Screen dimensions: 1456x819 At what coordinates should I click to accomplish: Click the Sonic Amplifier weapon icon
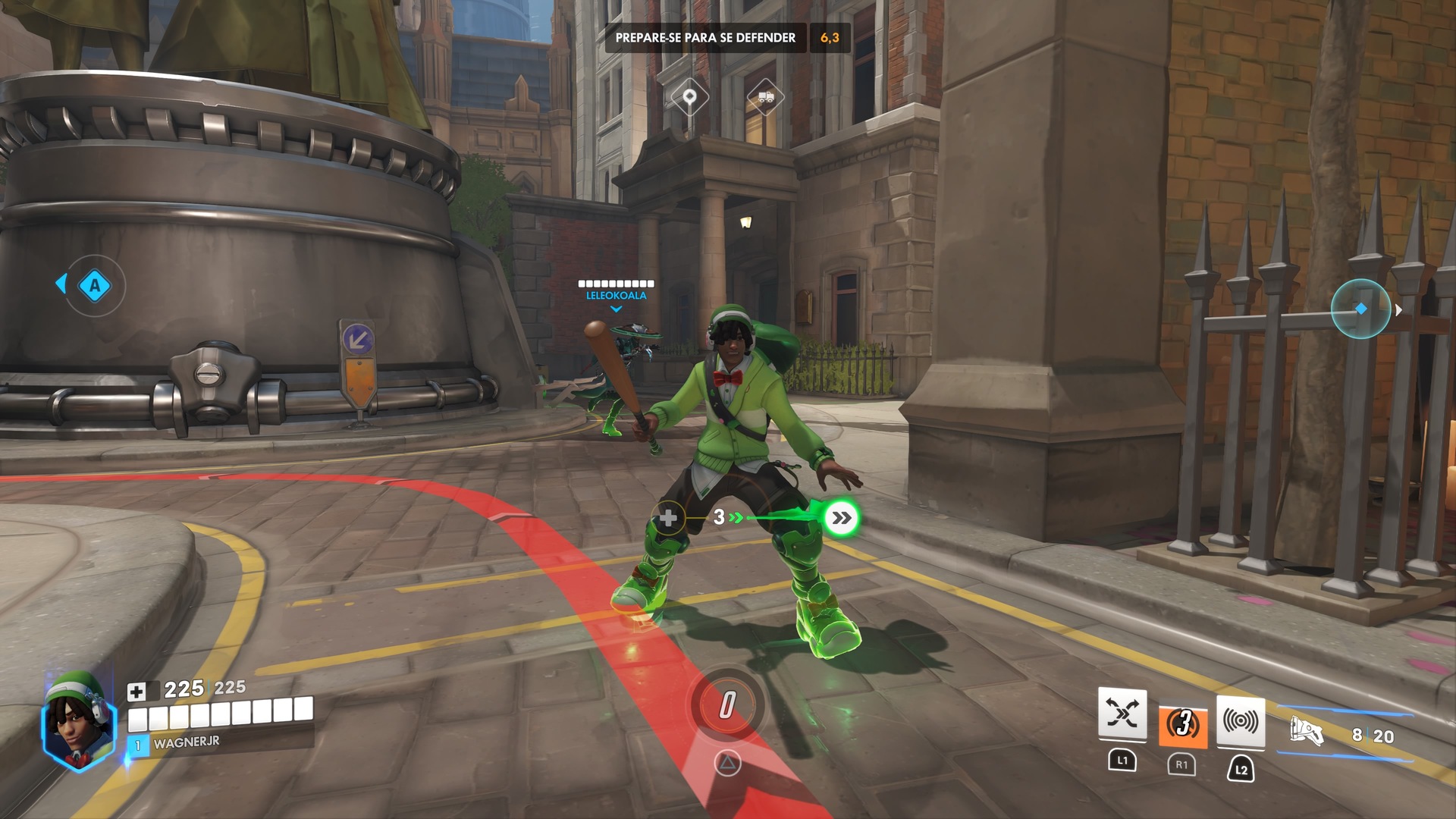[x=1307, y=732]
